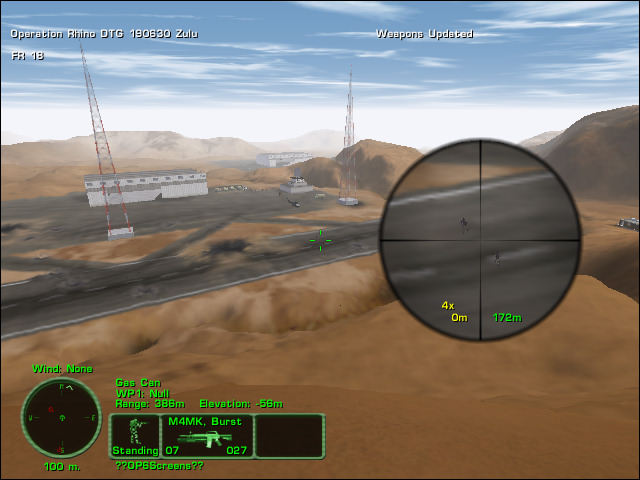
Task: Click the round 4x sniper scope inset
Action: click(x=480, y=240)
